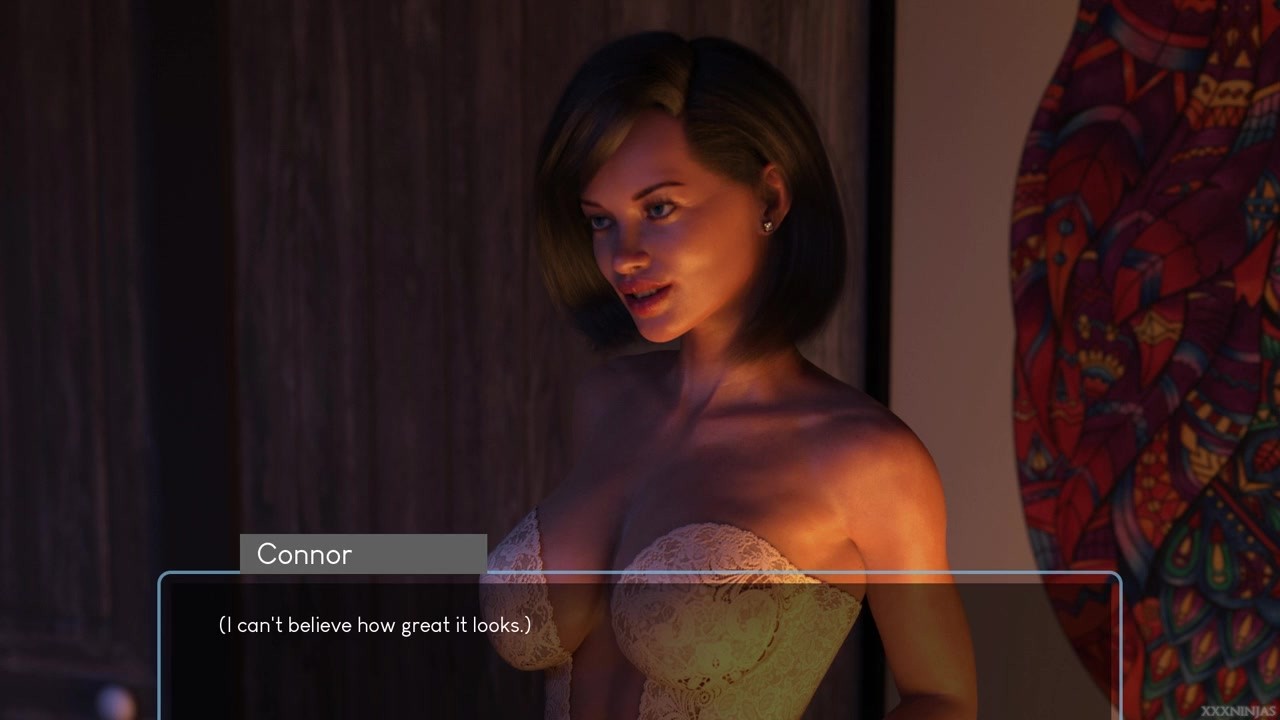Click the dialogue box to advance the text
Screen dimensions: 1280x720
tap(640, 645)
